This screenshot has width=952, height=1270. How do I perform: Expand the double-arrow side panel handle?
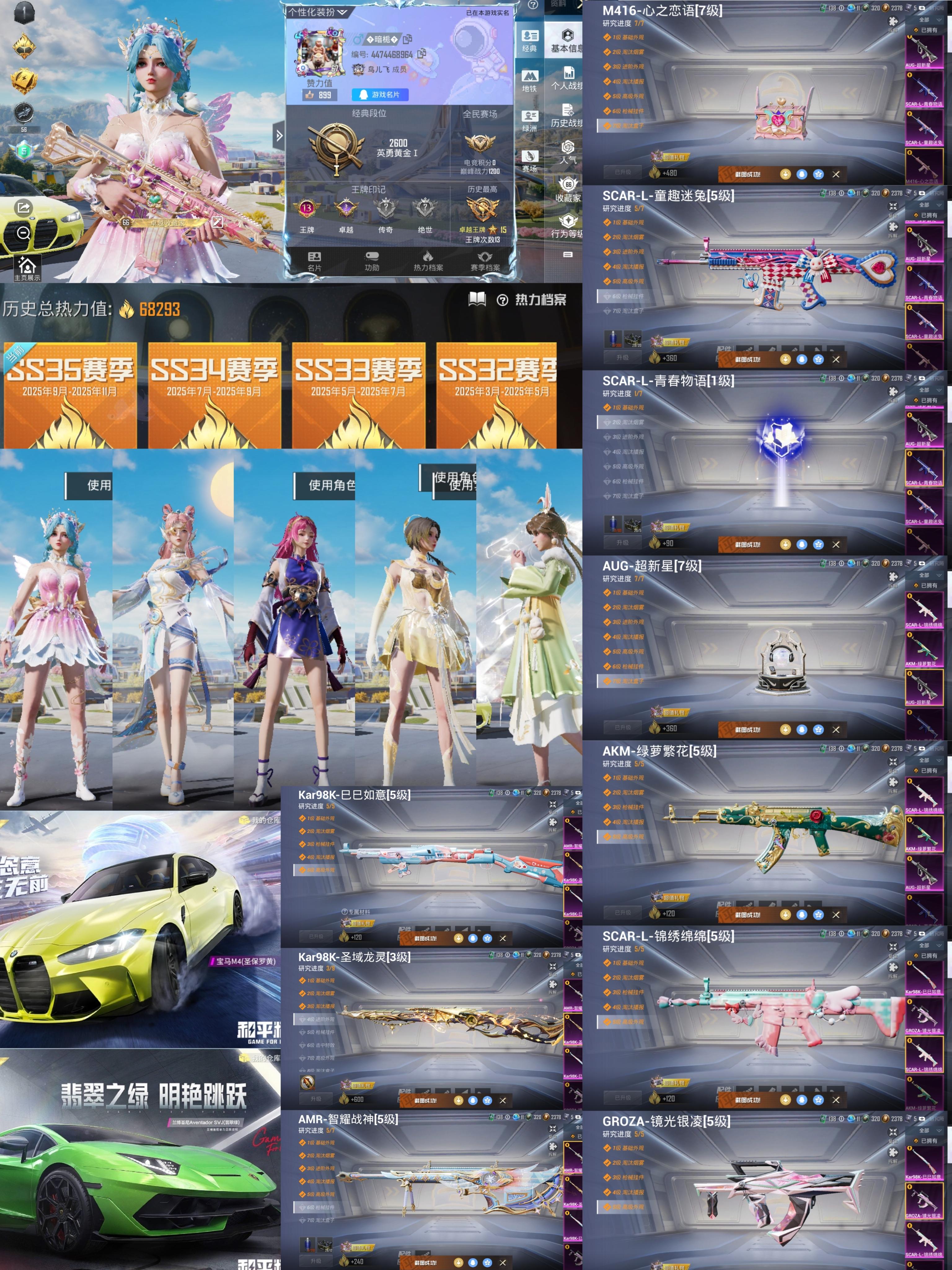pos(279,136)
